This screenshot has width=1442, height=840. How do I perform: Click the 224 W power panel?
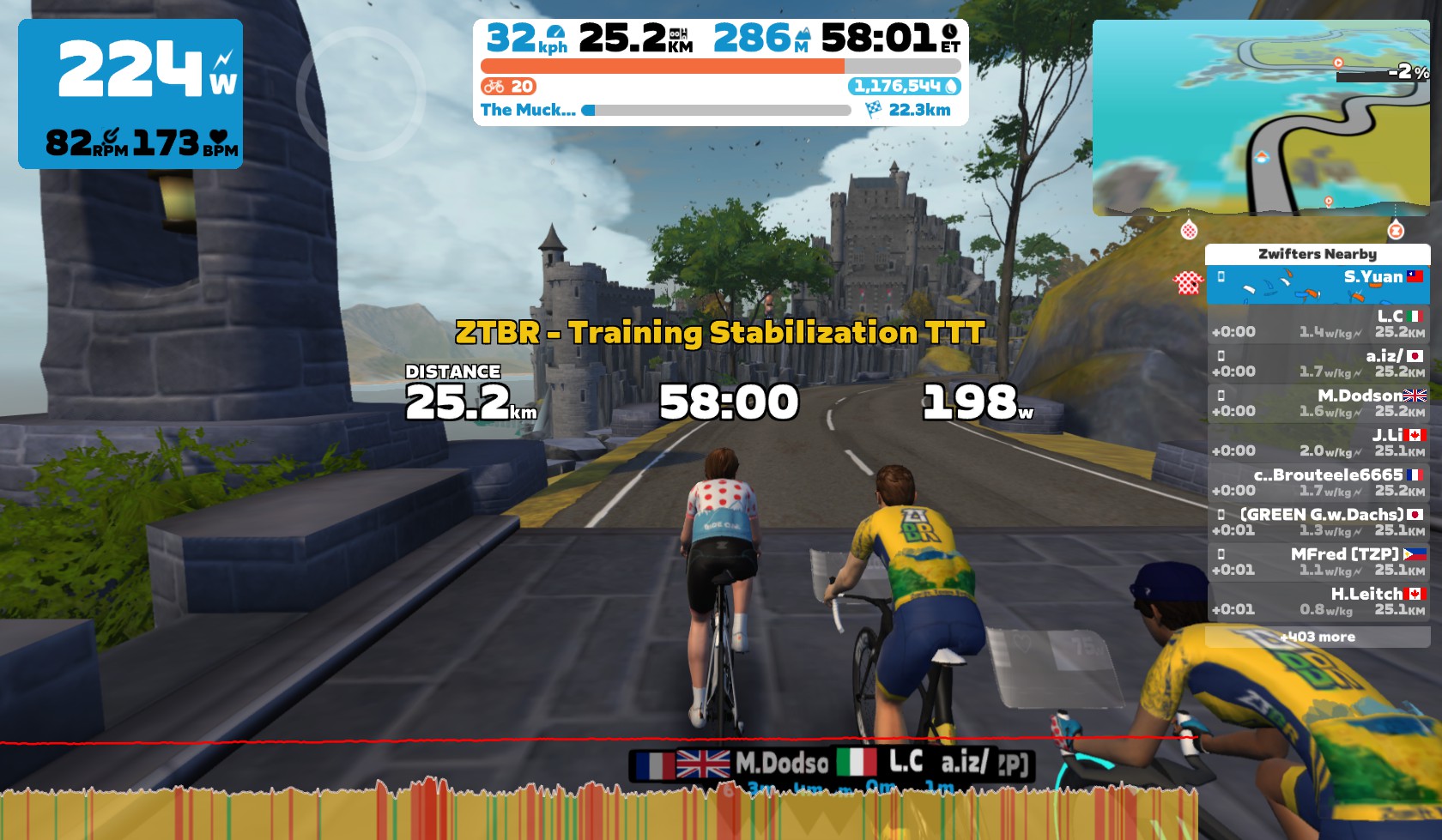130,94
